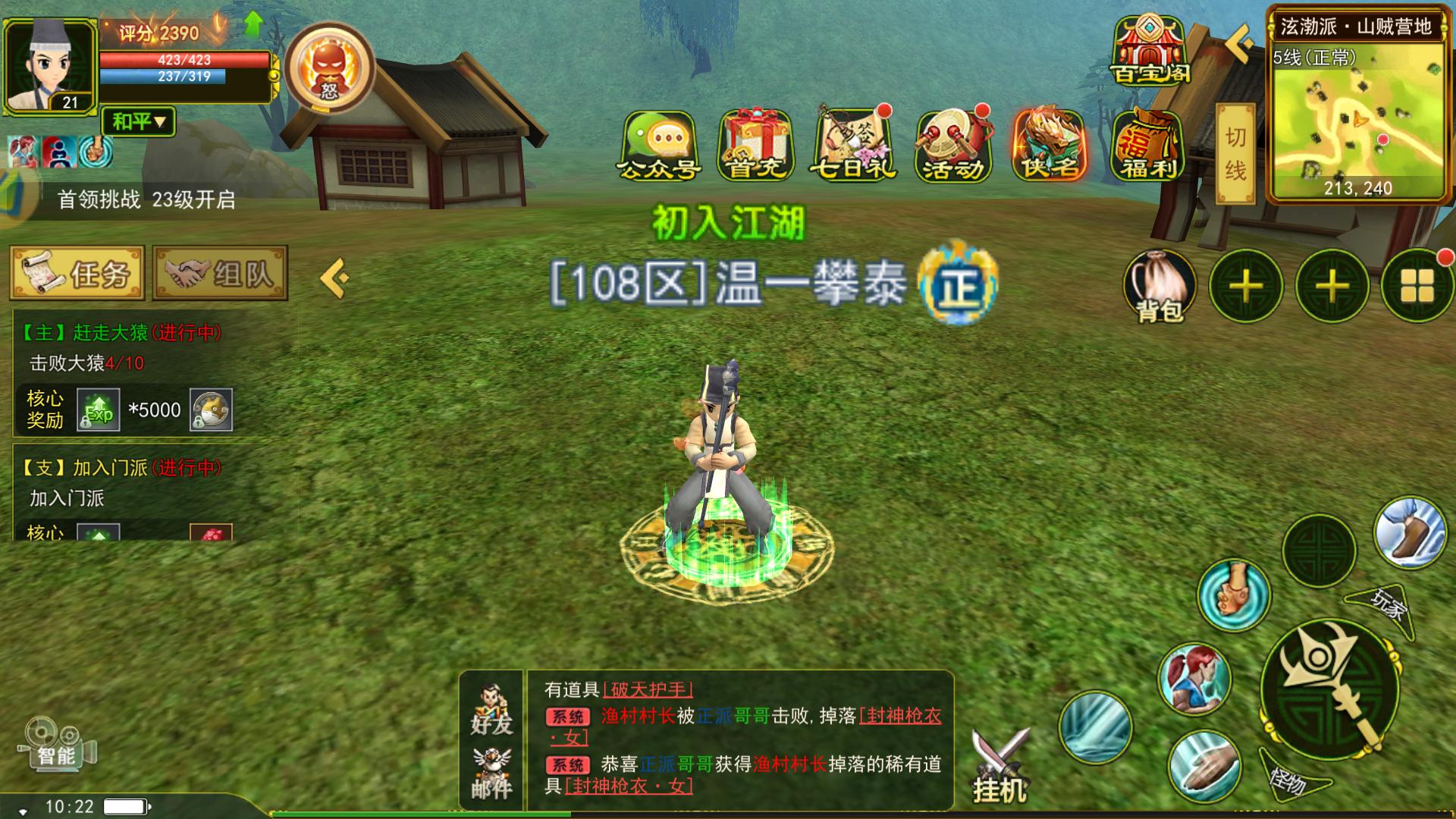Open the 智能 camera mode button
1456x819 pixels.
(58, 747)
